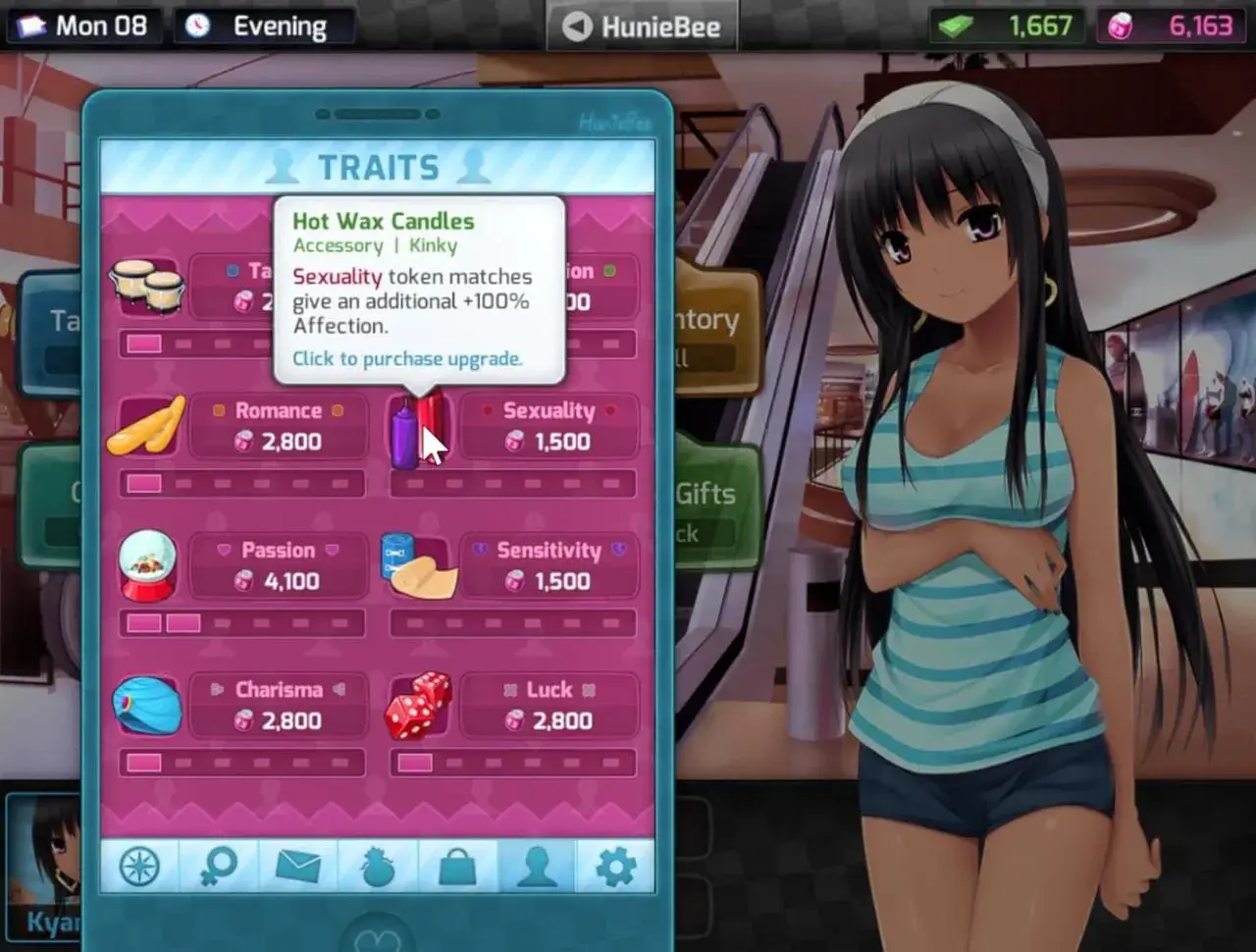This screenshot has width=1256, height=952.
Task: Open the money pouch icon in the toolbar
Action: pos(378,868)
